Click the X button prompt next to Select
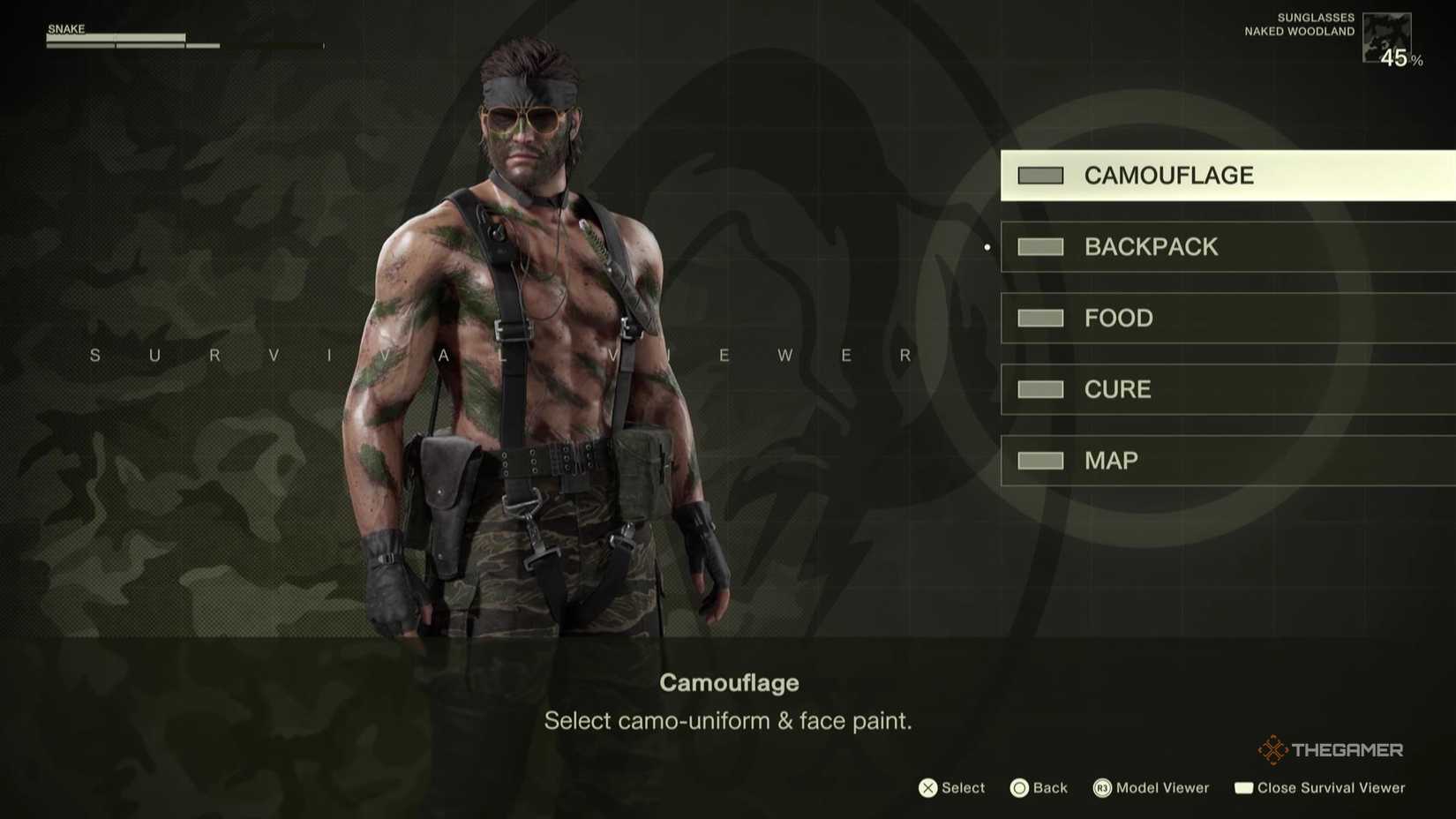 pos(927,787)
